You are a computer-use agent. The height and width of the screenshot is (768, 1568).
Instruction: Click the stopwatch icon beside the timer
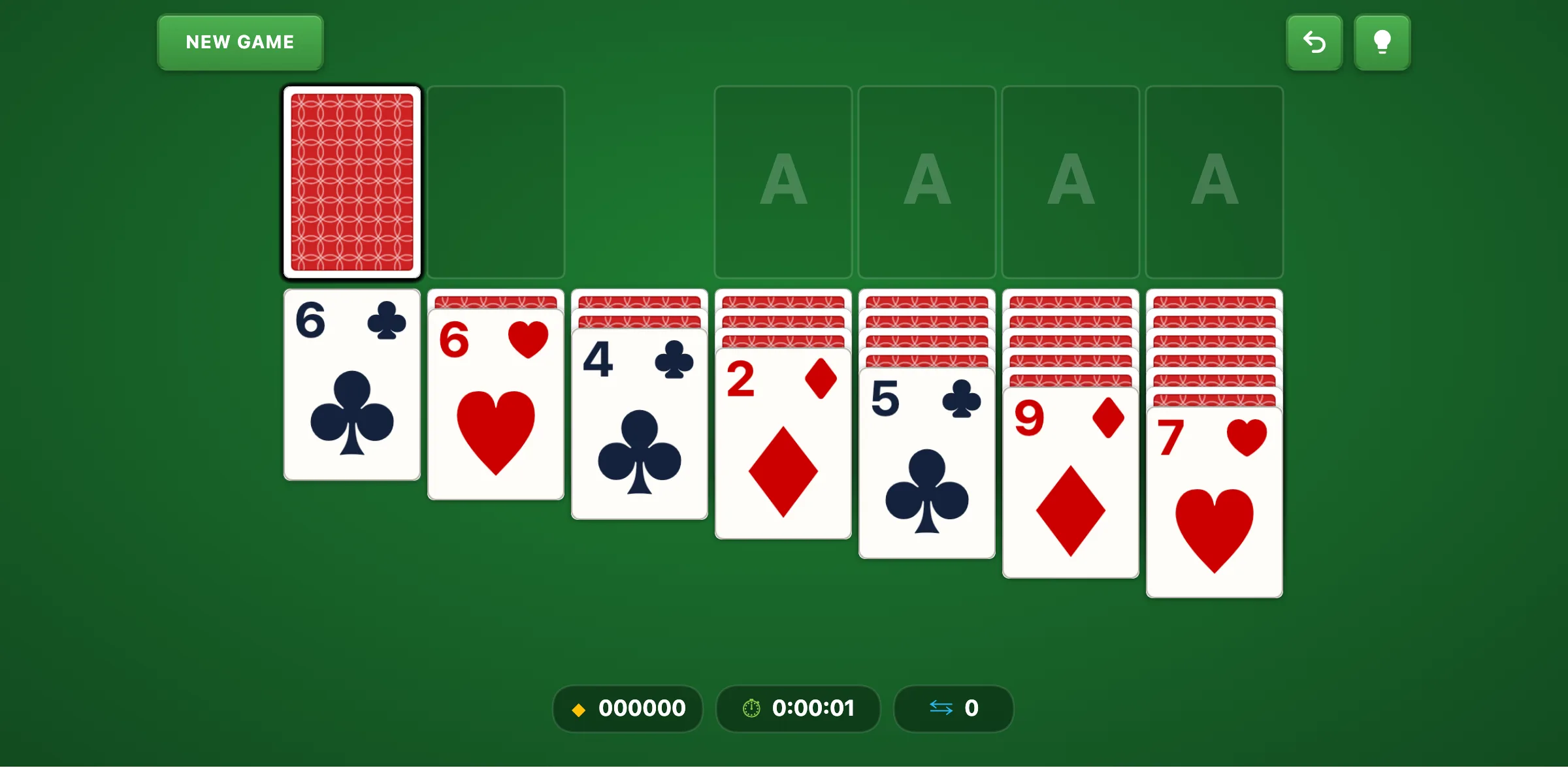point(751,709)
